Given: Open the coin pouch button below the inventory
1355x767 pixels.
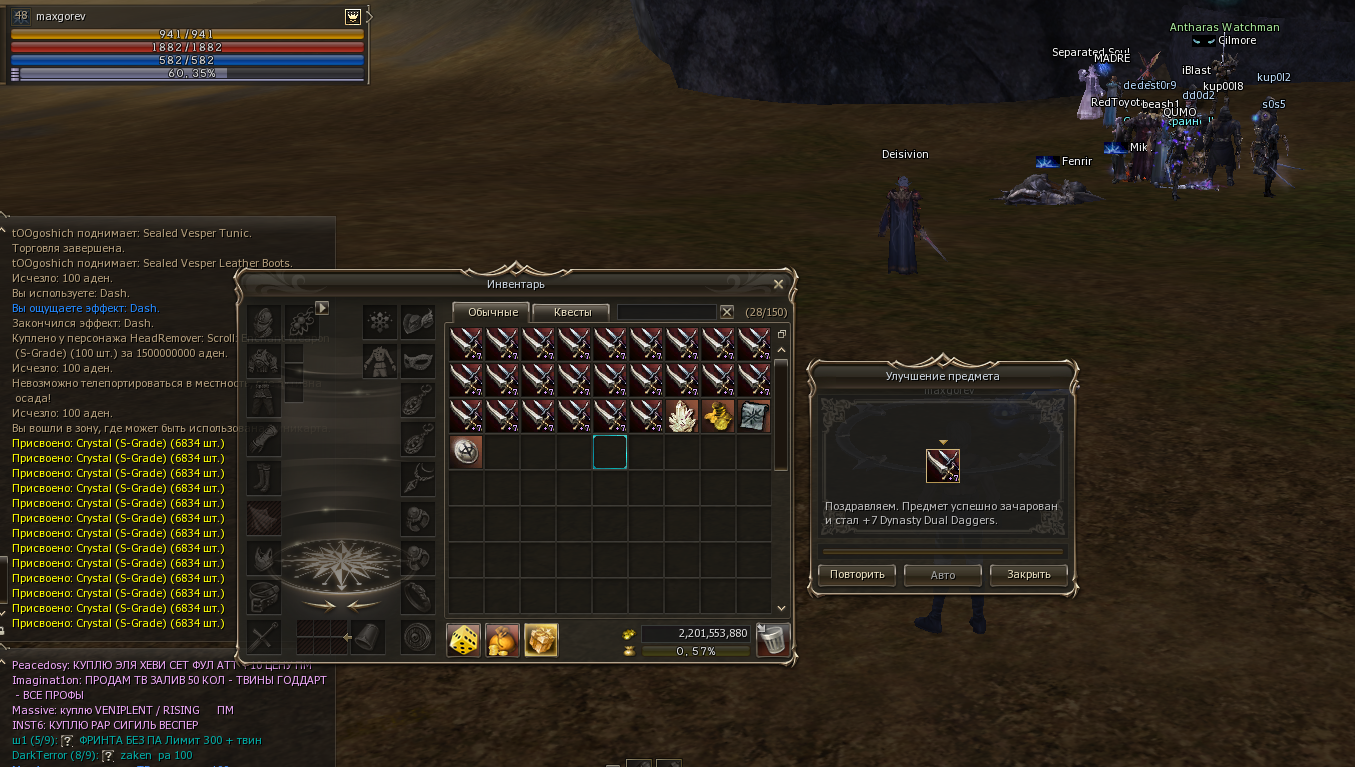Looking at the screenshot, I should point(502,640).
